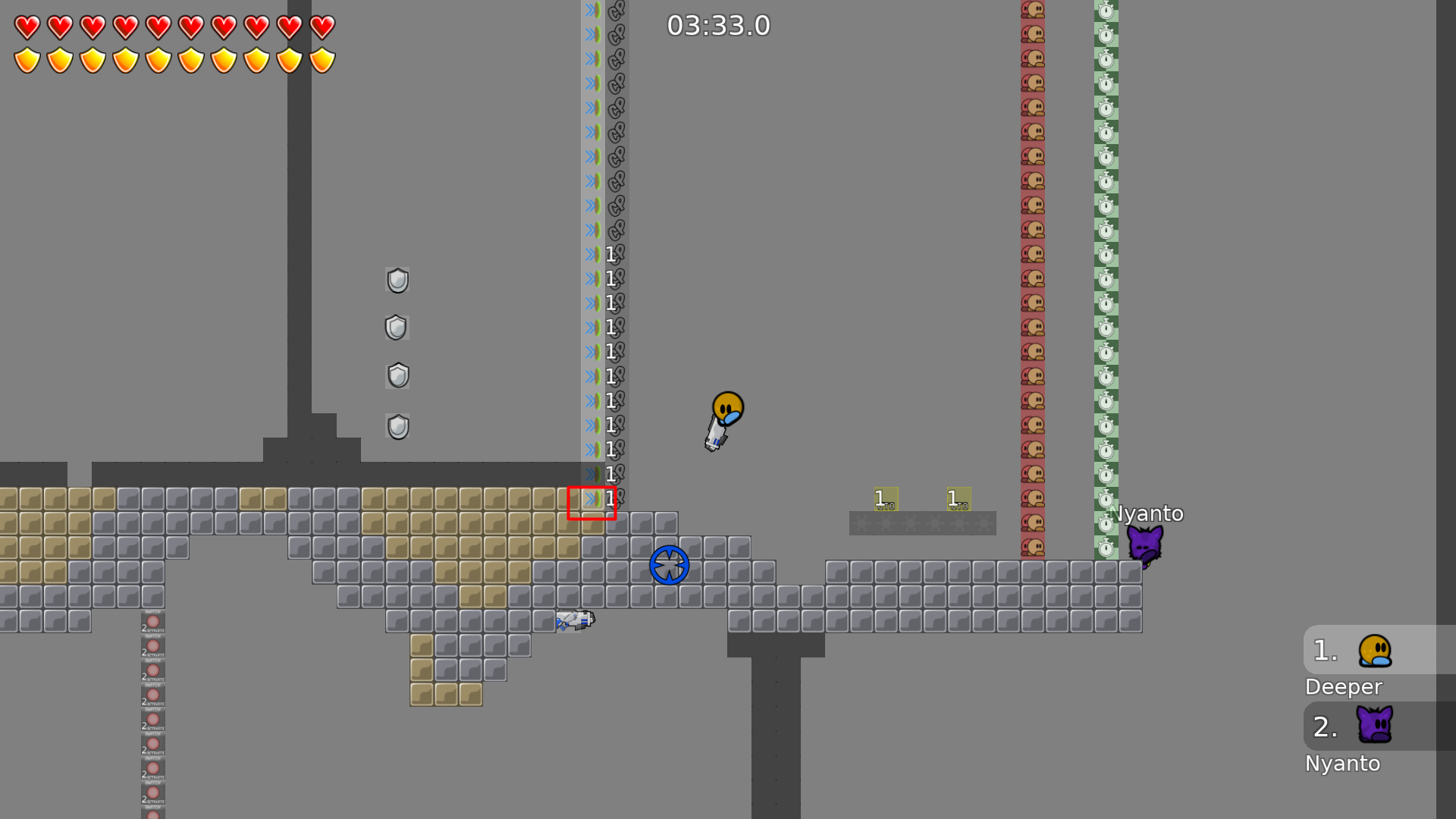Image resolution: width=1456 pixels, height=819 pixels.
Task: Toggle the topmost SWITCH 2 ACTIVATE red button
Action: point(153,622)
